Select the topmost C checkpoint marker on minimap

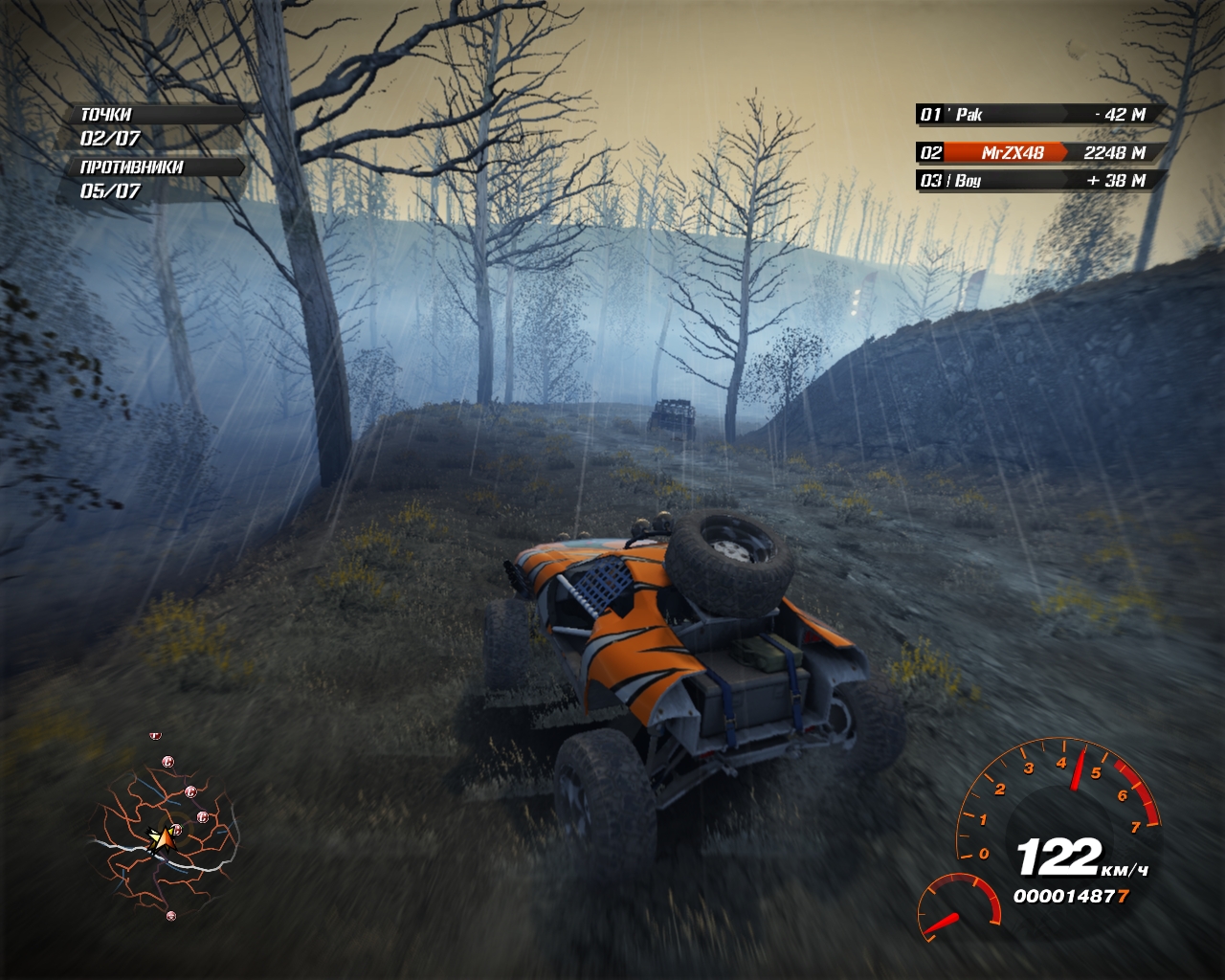point(167,762)
